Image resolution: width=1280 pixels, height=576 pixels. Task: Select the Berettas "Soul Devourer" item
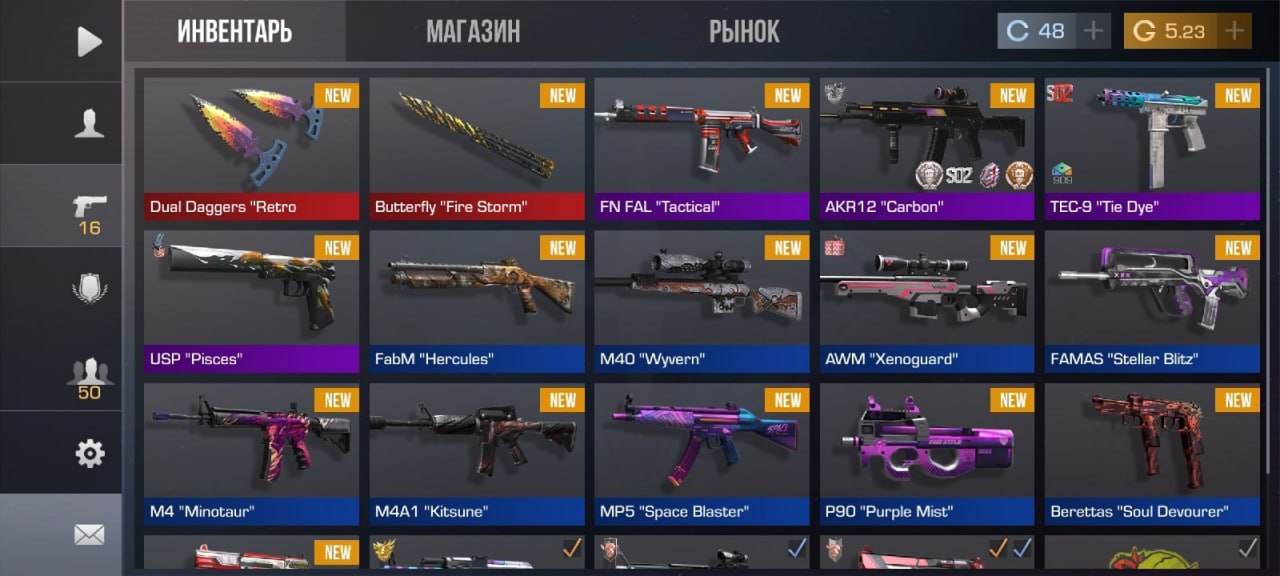pyautogui.click(x=1152, y=454)
